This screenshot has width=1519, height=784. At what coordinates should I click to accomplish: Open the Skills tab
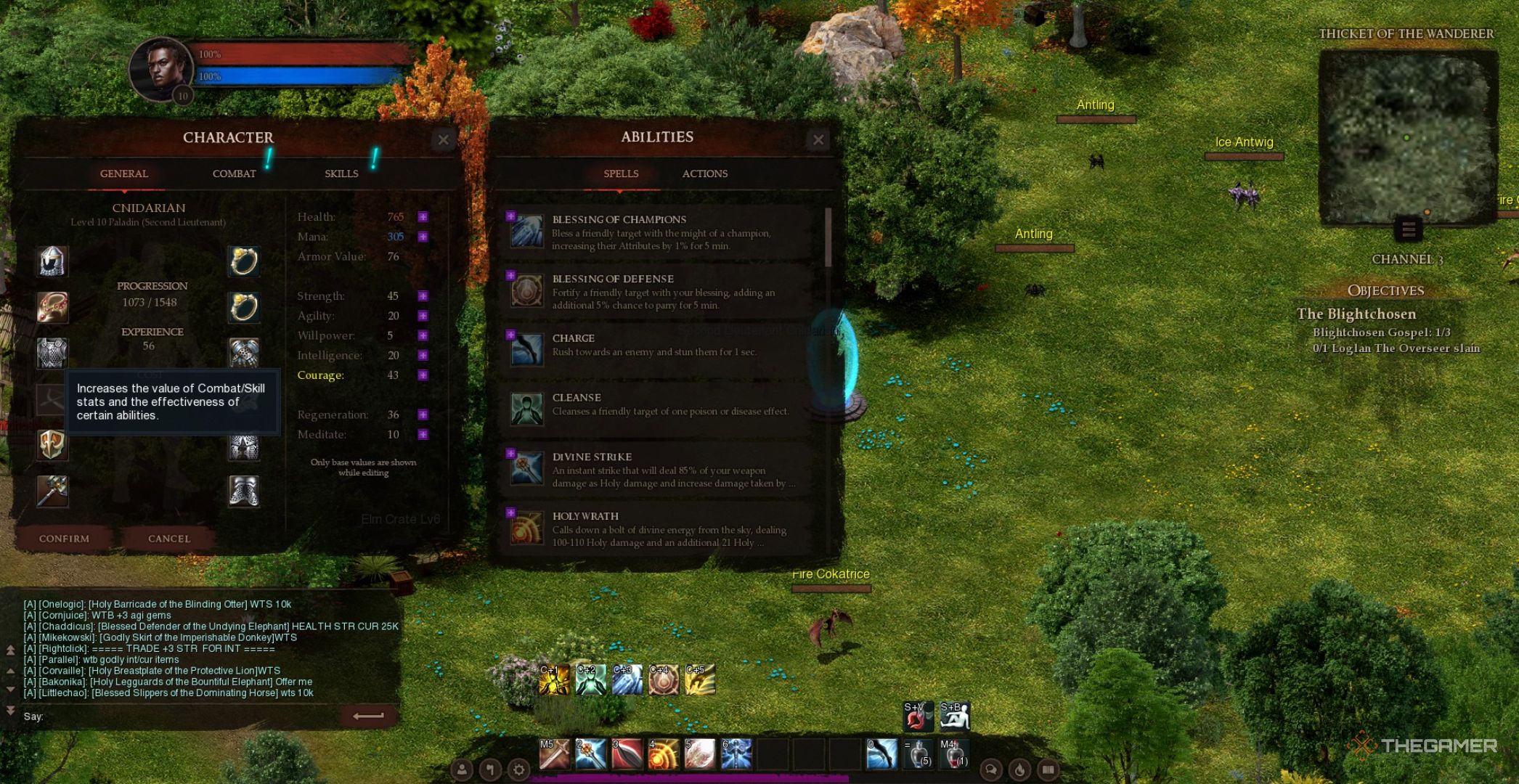pos(341,173)
